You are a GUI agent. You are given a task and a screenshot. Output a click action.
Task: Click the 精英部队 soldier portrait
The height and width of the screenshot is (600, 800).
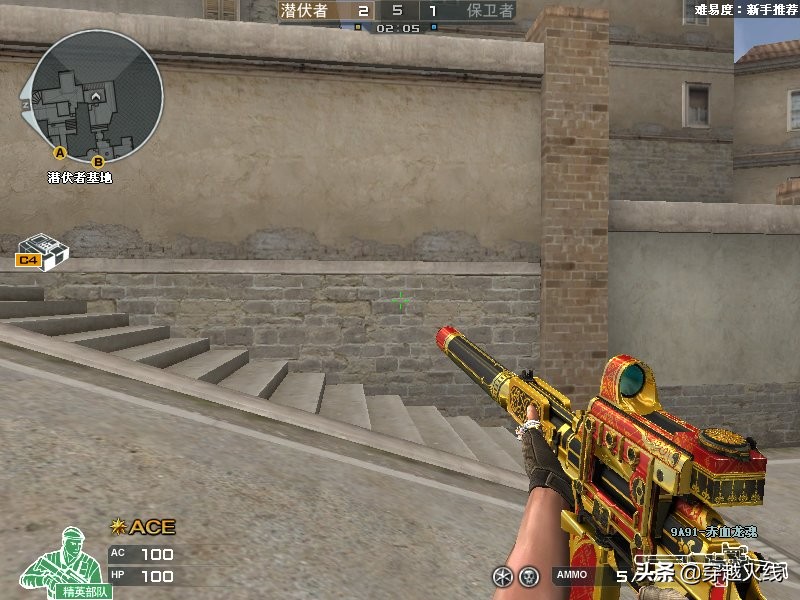[x=60, y=560]
